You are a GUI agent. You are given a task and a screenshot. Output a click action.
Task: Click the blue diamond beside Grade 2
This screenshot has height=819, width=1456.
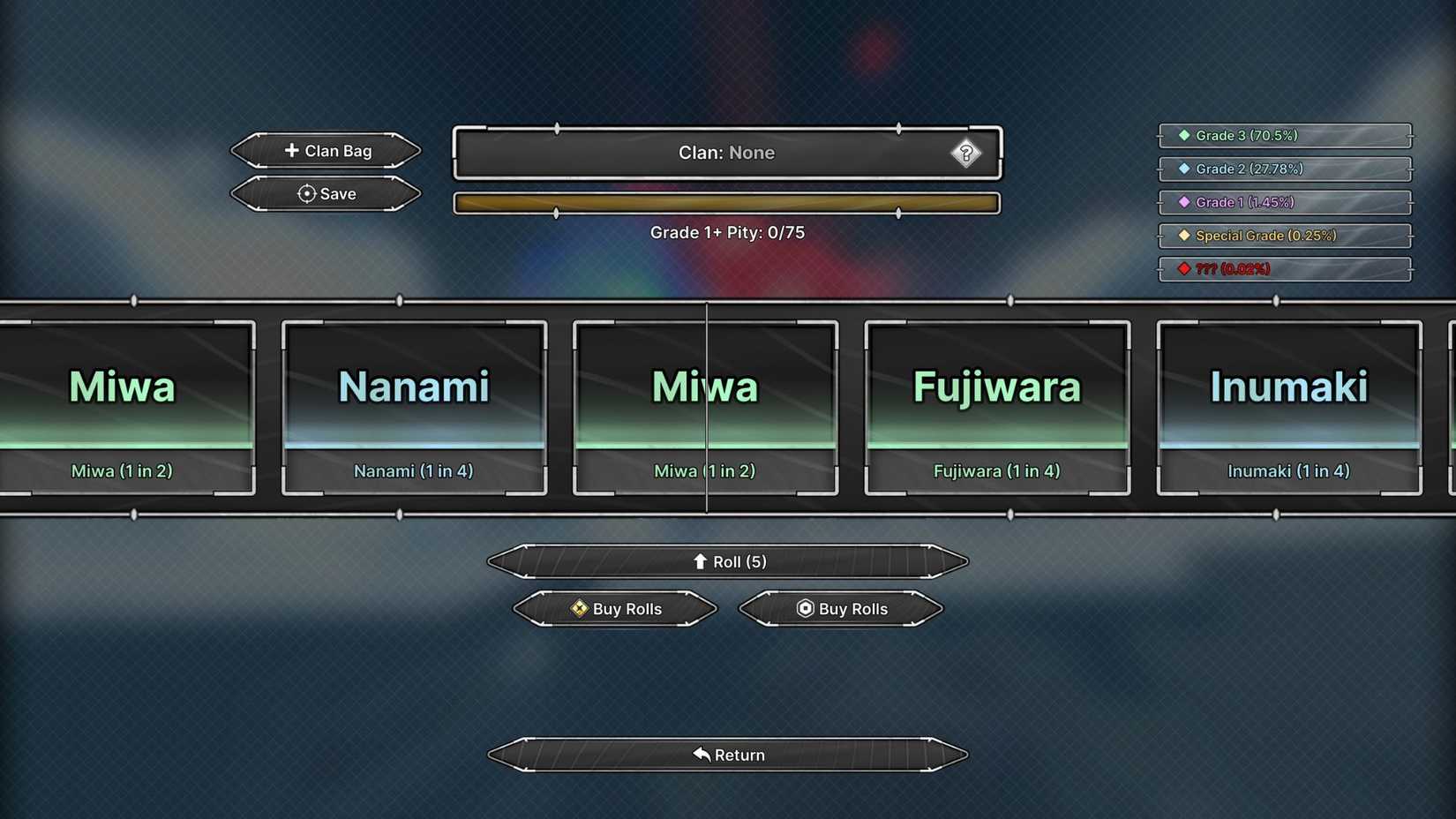point(1182,169)
